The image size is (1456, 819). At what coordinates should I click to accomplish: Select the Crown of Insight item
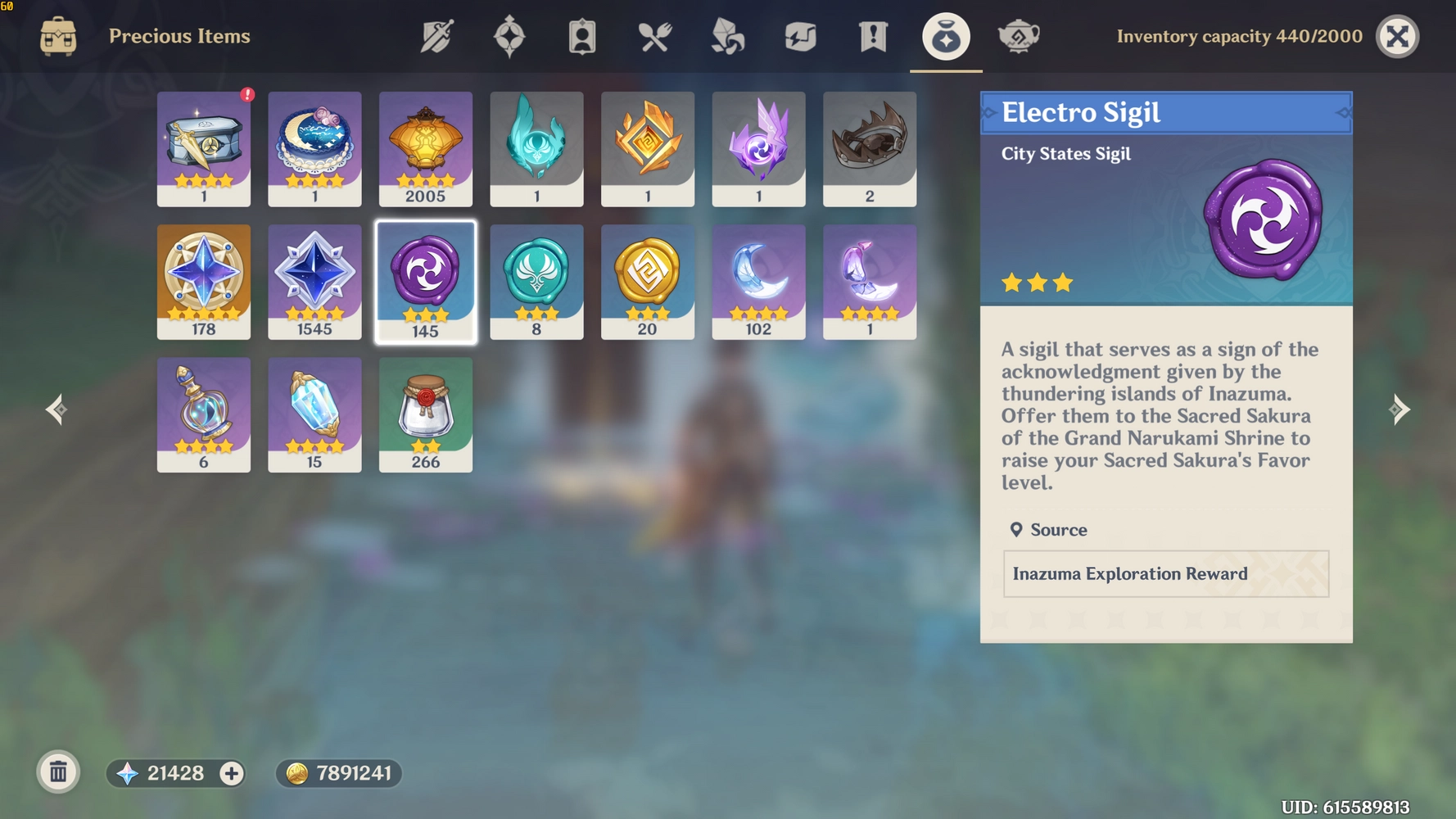coord(869,149)
